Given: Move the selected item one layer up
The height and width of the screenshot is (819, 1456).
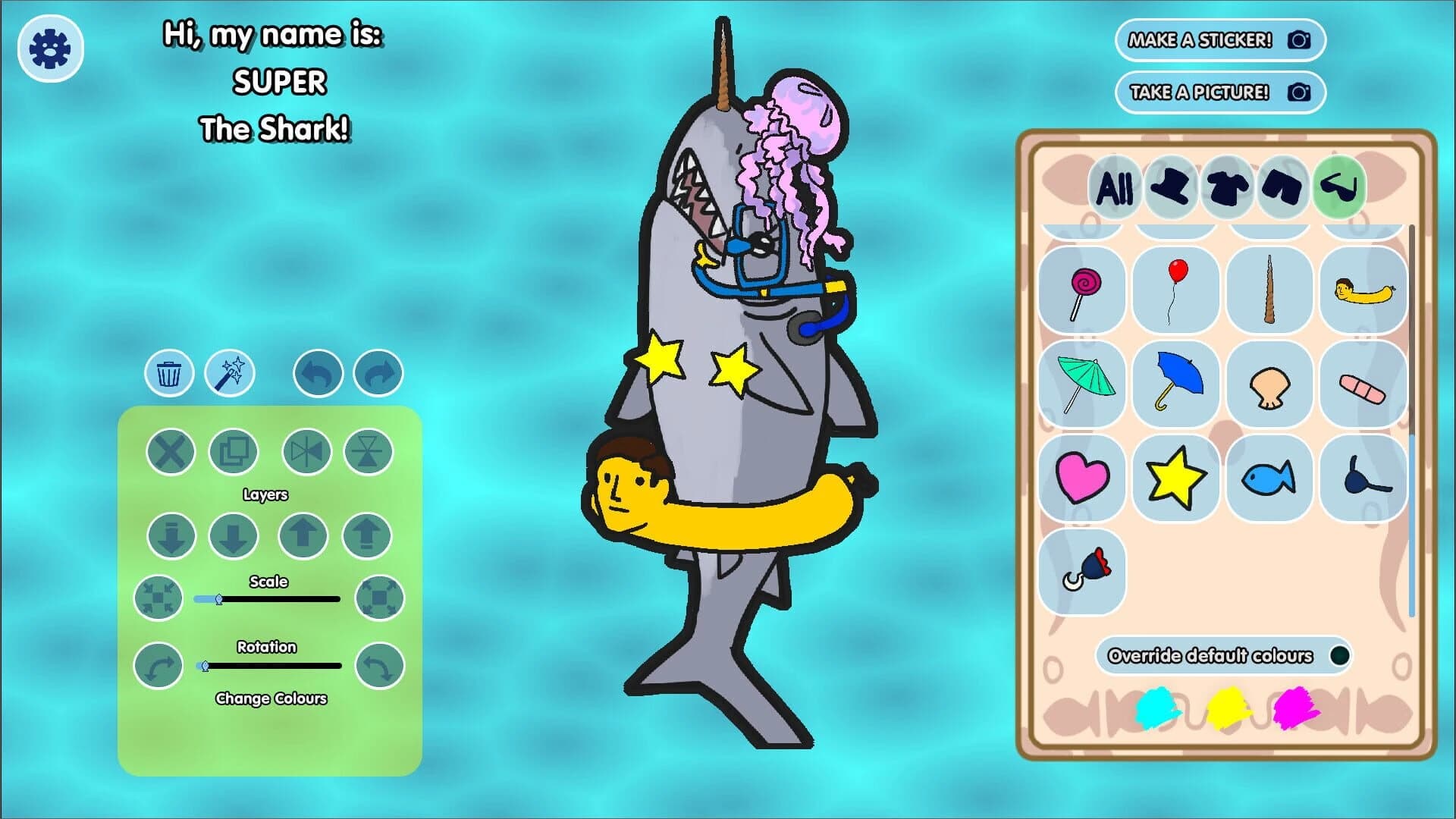Looking at the screenshot, I should click(x=302, y=535).
